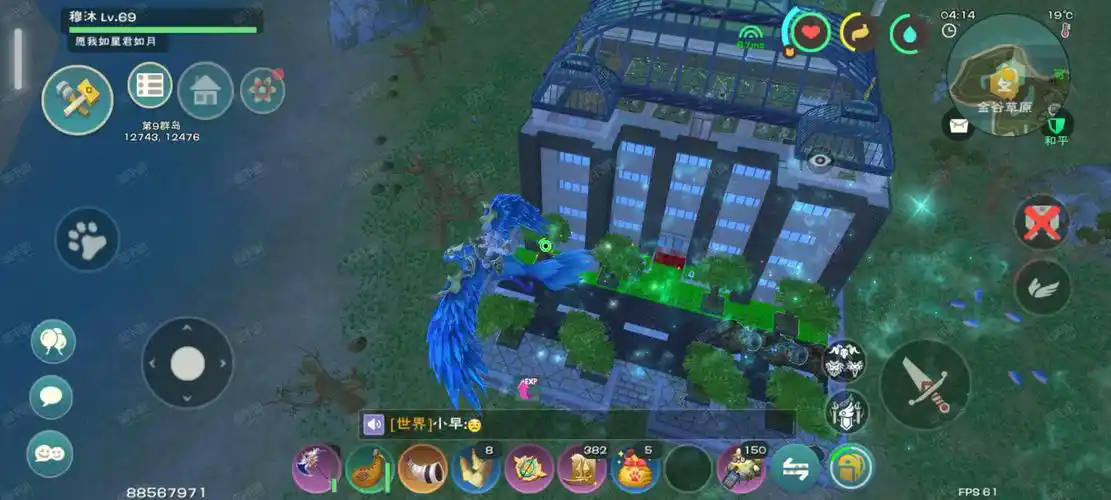Open the minimap of 金谷草原
This screenshot has height=500, width=1111.
click(1007, 74)
